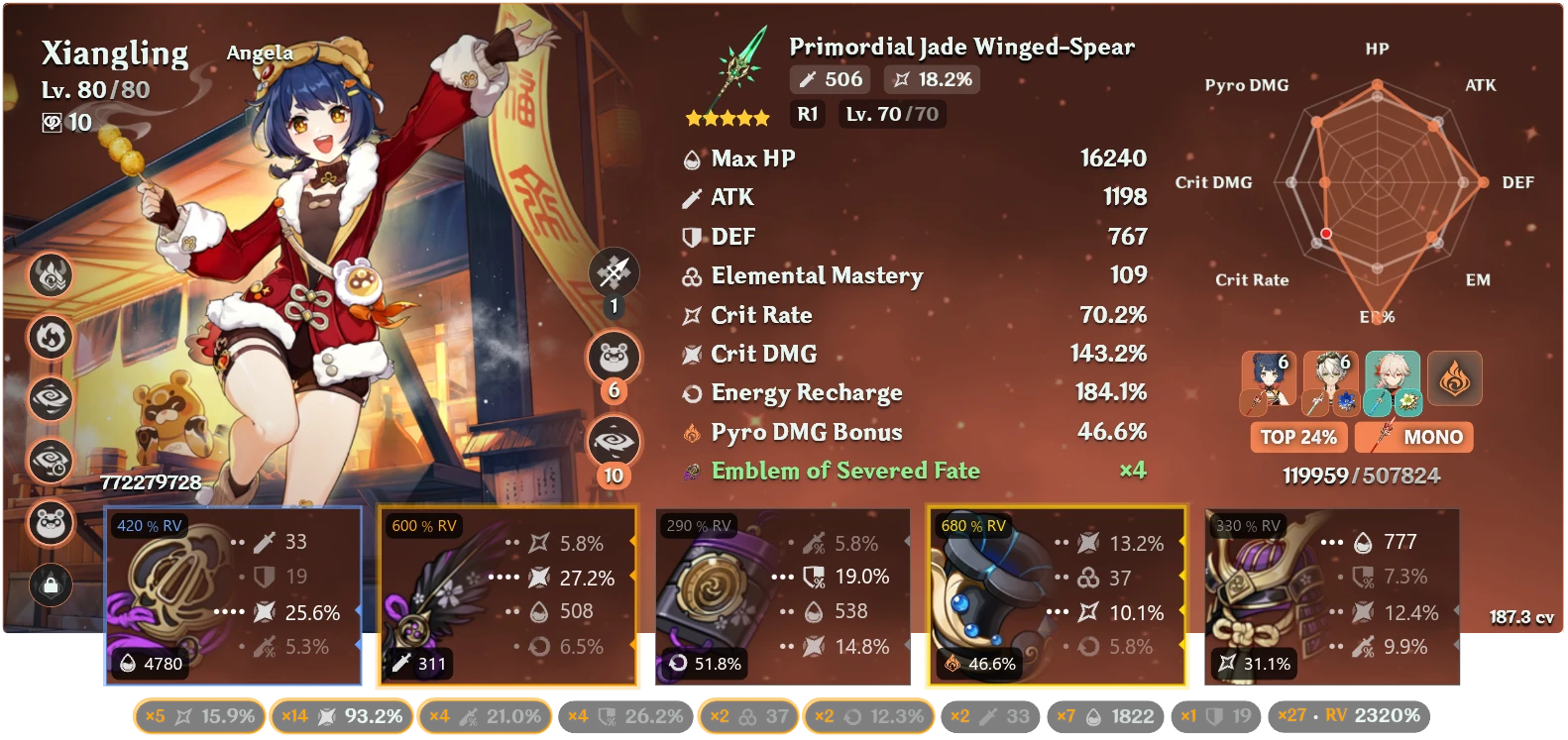Viewport: 1568px width, 740px height.
Task: Toggle the 680% RV badge on the goblet
Action: 973,524
